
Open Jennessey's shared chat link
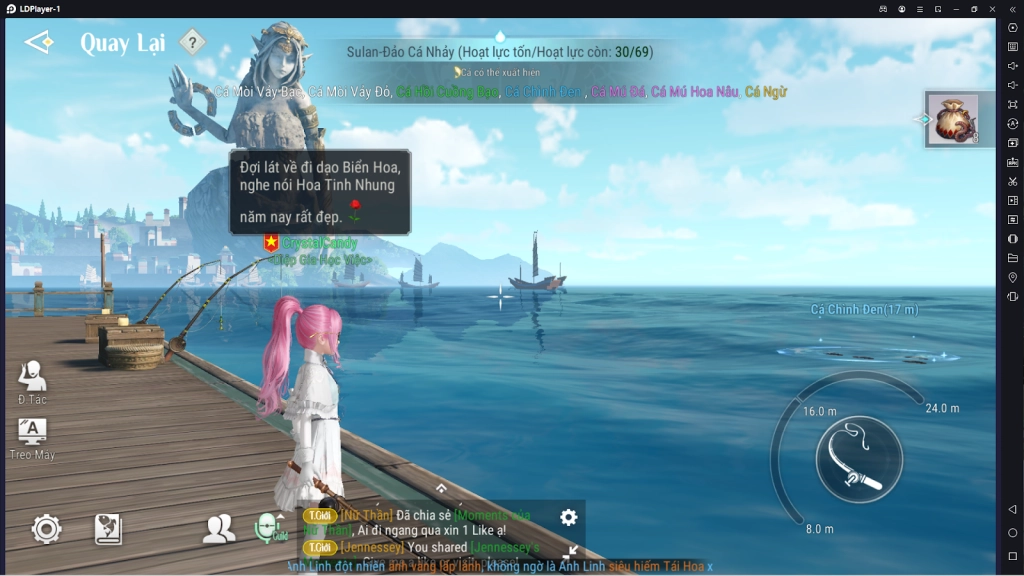pos(505,548)
